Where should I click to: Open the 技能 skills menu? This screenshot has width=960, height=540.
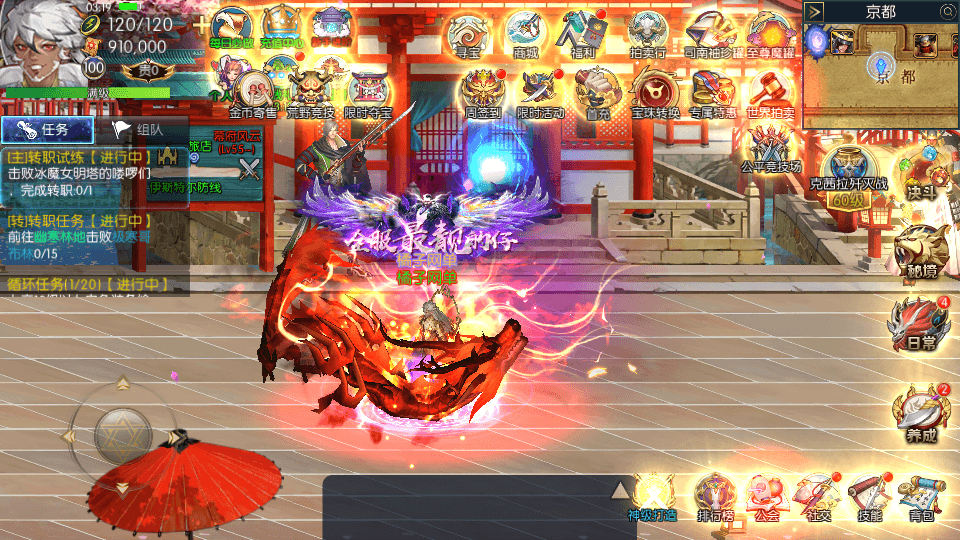(x=868, y=495)
